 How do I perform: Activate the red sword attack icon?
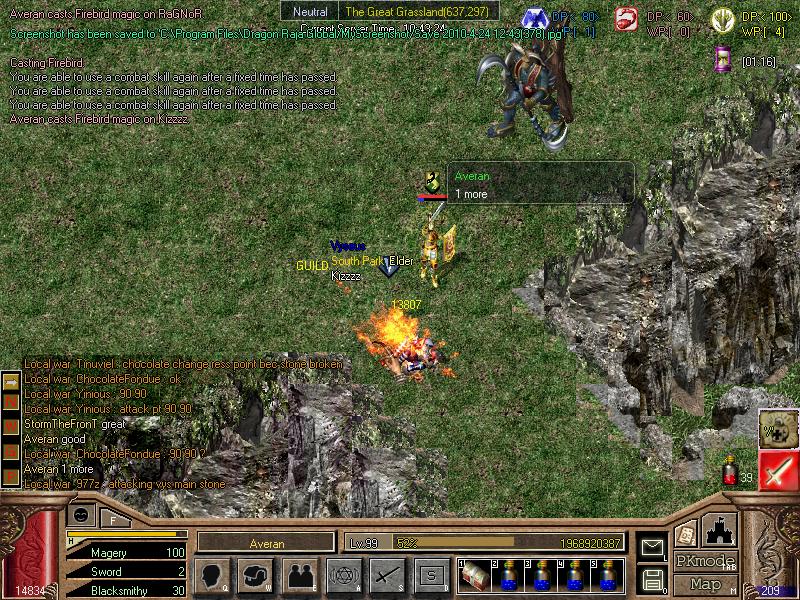coord(778,470)
